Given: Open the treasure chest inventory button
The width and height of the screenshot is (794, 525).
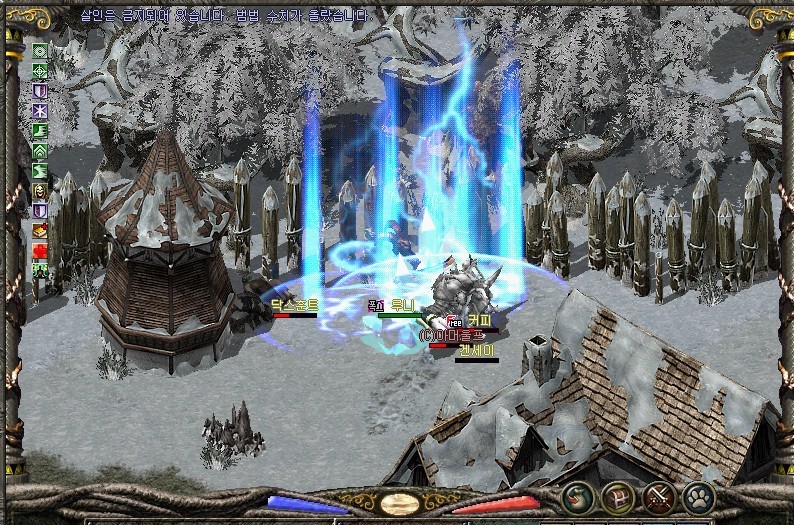Looking at the screenshot, I should coord(619,497).
